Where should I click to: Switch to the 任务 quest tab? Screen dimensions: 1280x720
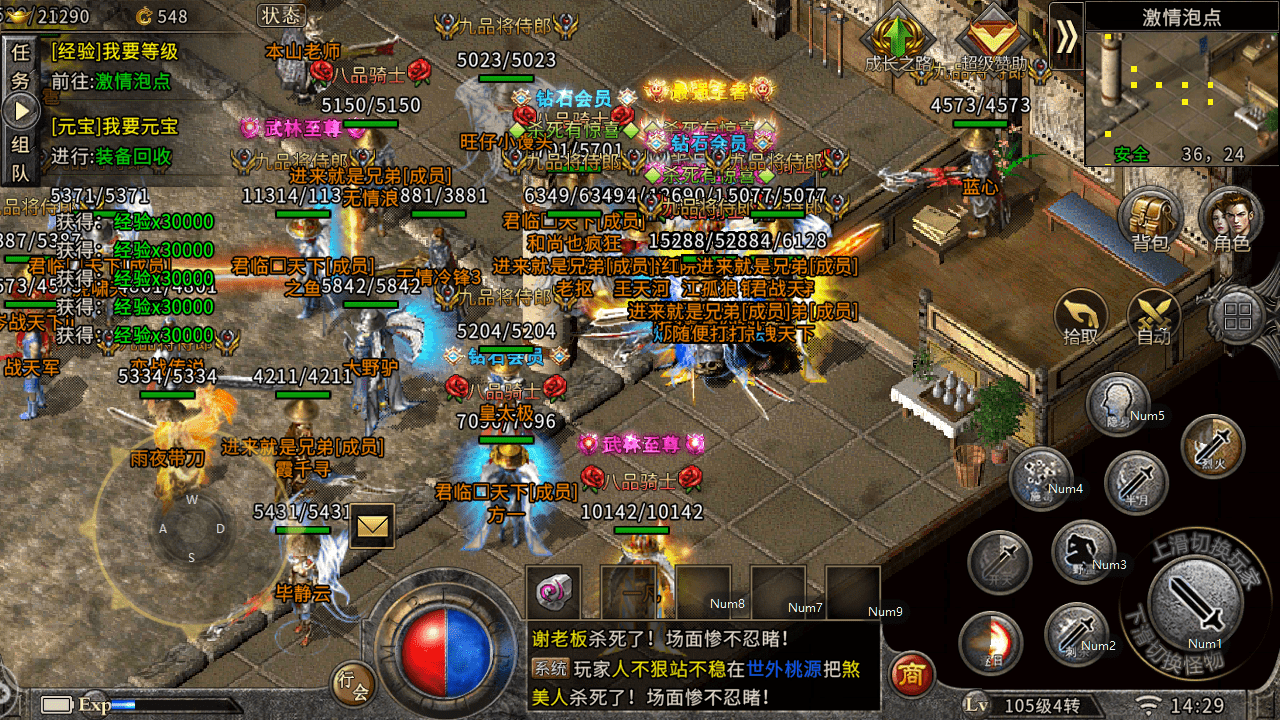[x=20, y=66]
